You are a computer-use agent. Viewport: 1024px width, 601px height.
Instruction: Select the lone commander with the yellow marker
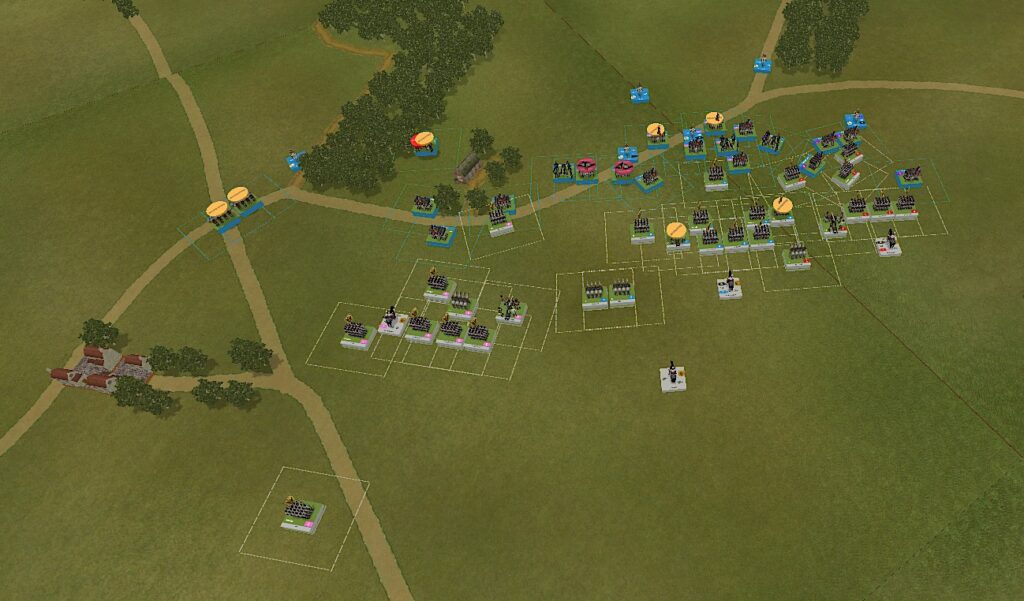tap(675, 379)
